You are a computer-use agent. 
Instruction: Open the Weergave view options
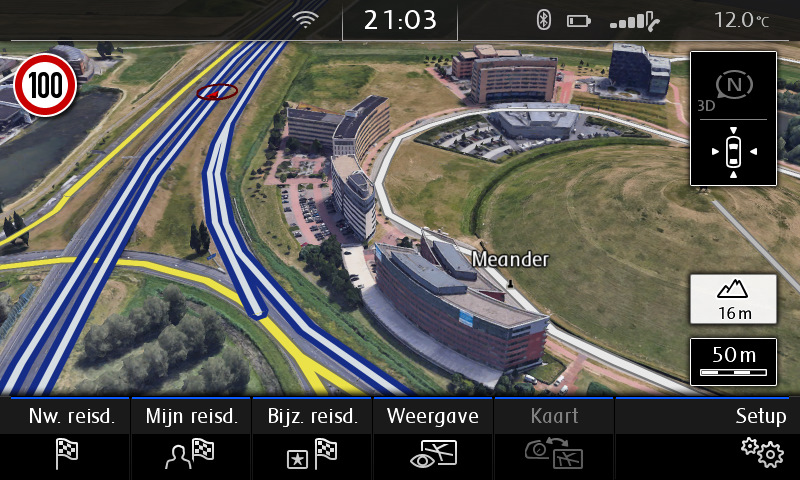433,437
